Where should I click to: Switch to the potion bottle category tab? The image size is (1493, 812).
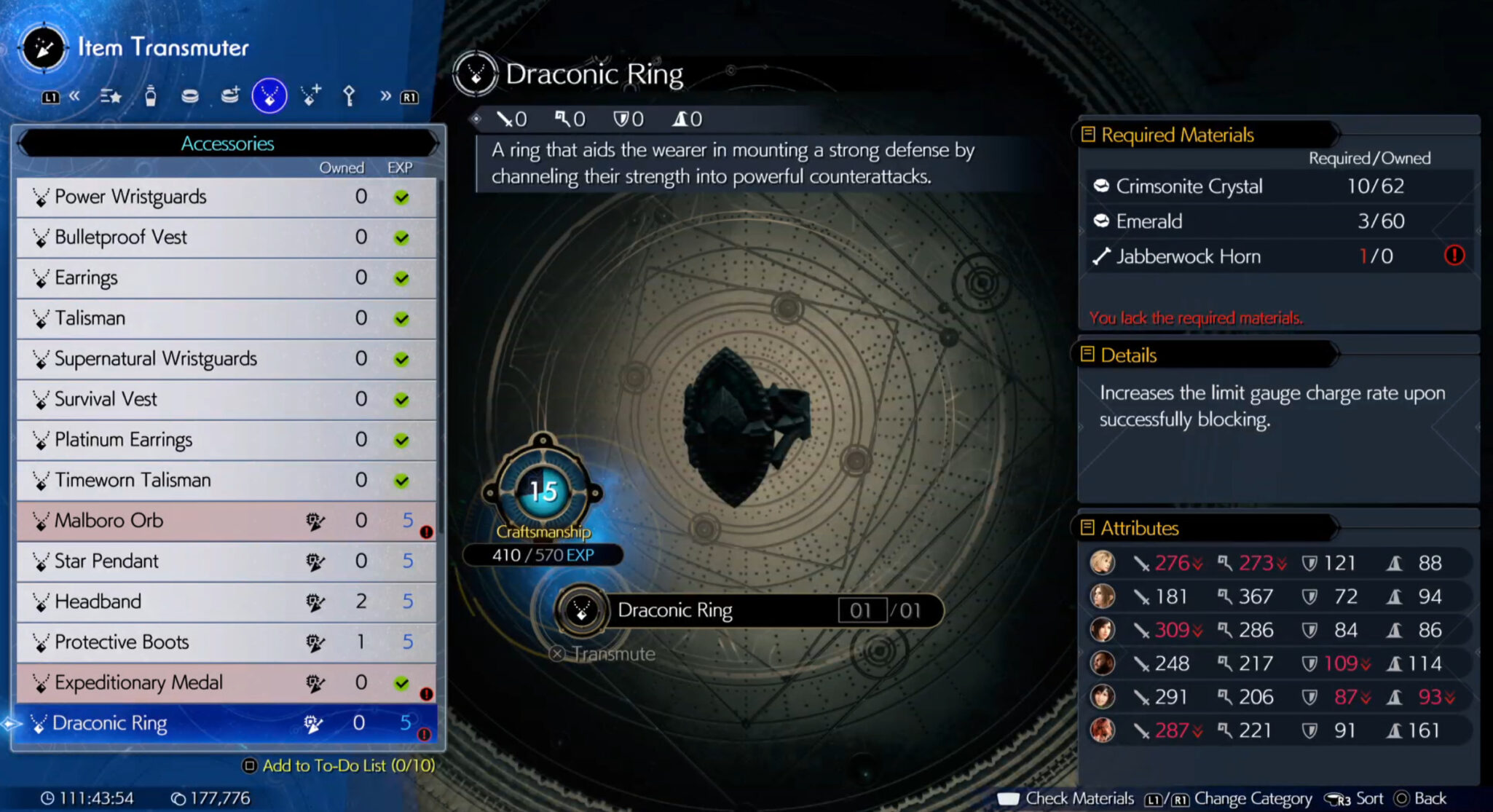(151, 95)
